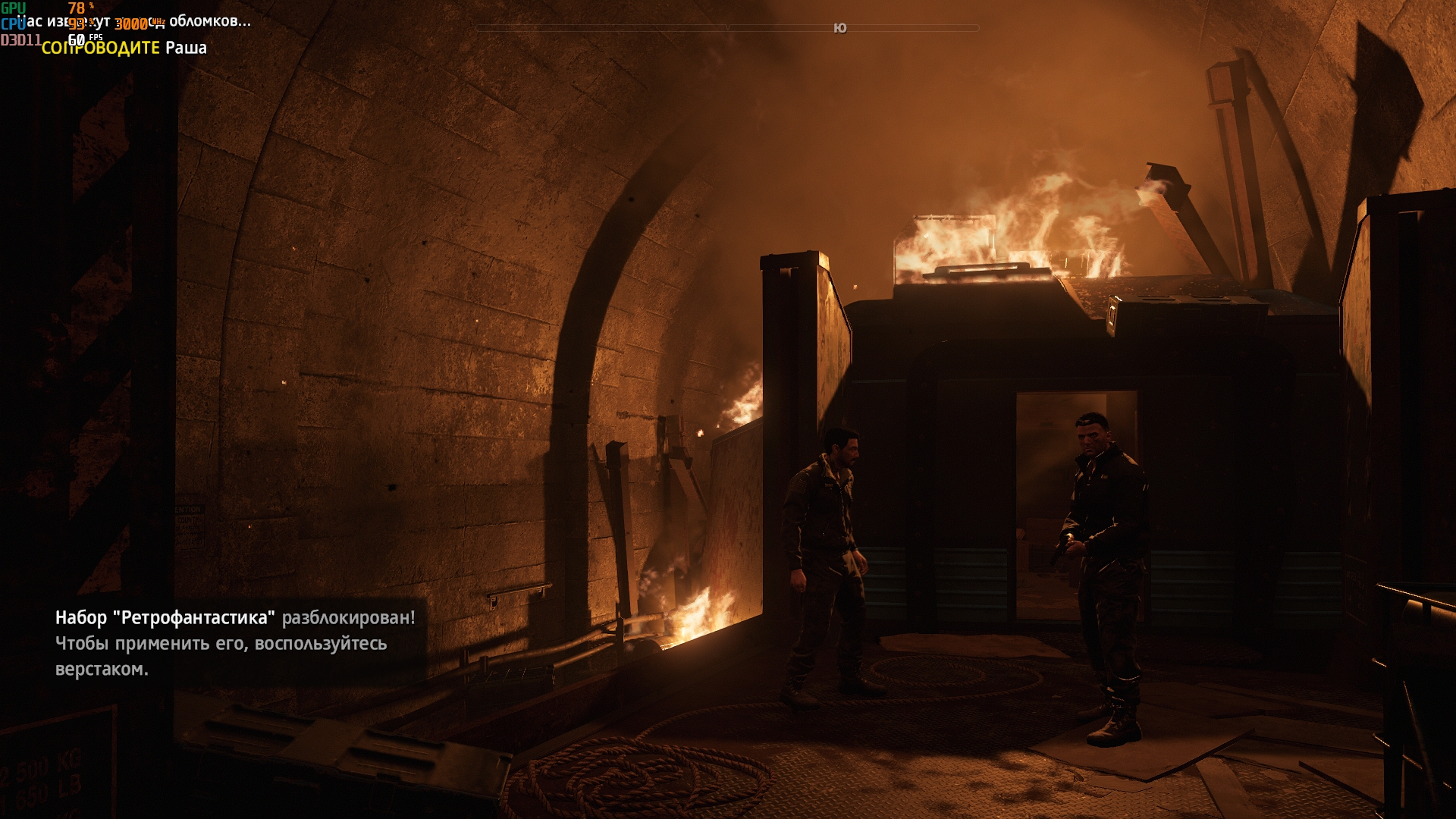Click the "СОПРОВОДИТЕ Раша" objective tracker
This screenshot has height=819, width=1456.
[x=124, y=48]
